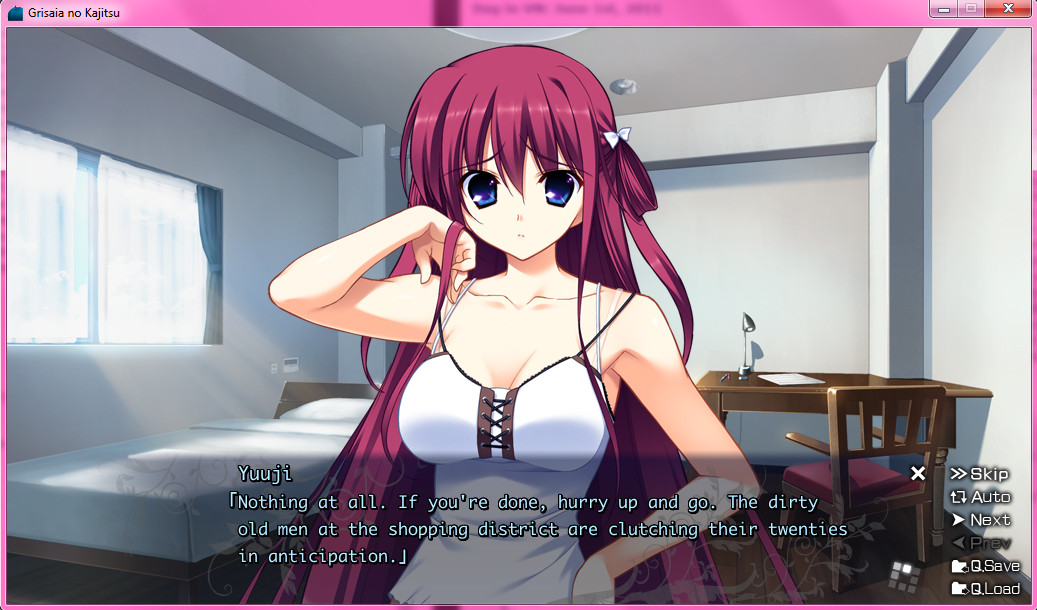The width and height of the screenshot is (1037, 610).
Task: Quick save with Q.Save
Action: [x=985, y=566]
